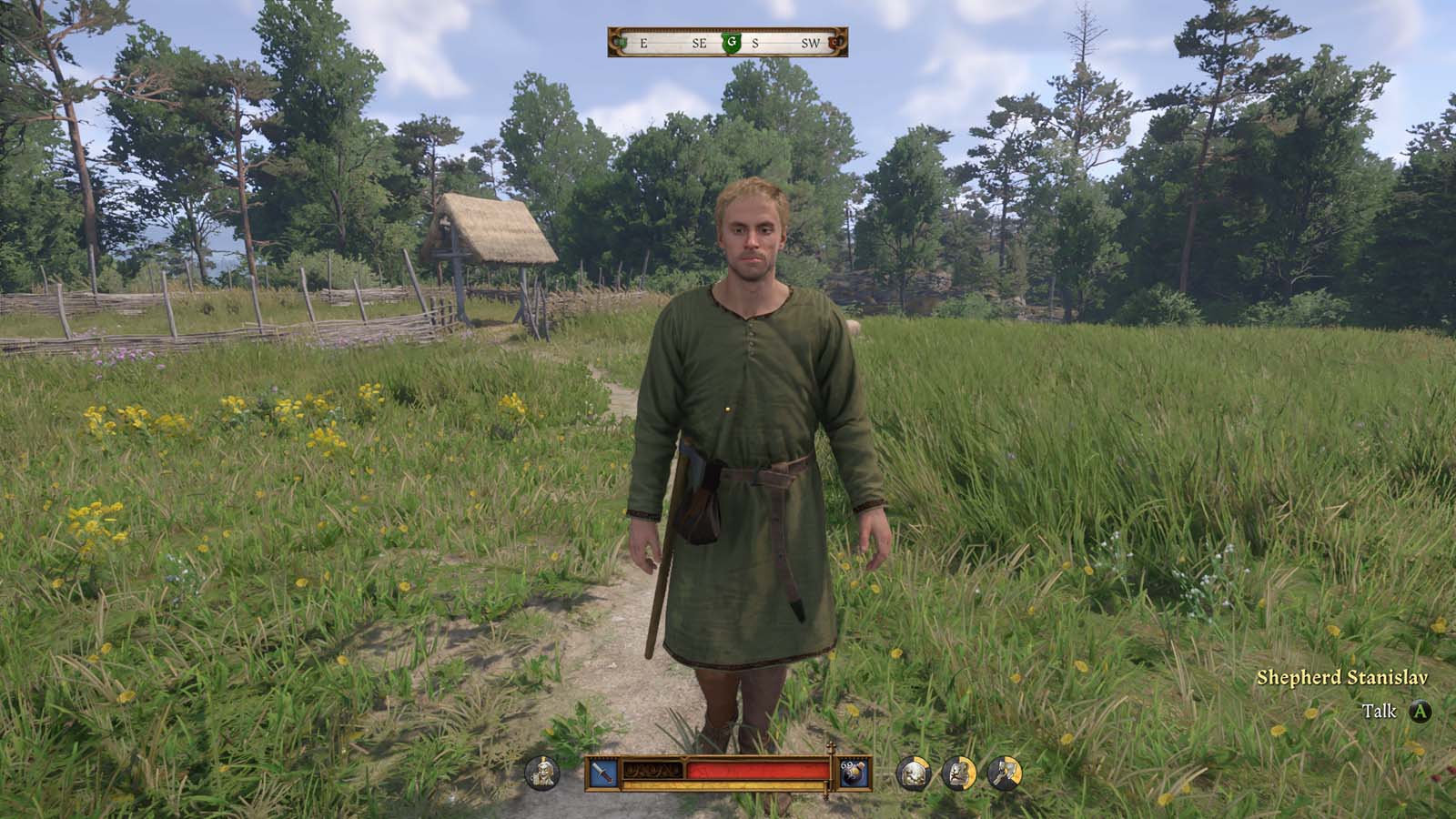Select the SE direction on the compass
The height and width of the screenshot is (819, 1456).
[699, 43]
